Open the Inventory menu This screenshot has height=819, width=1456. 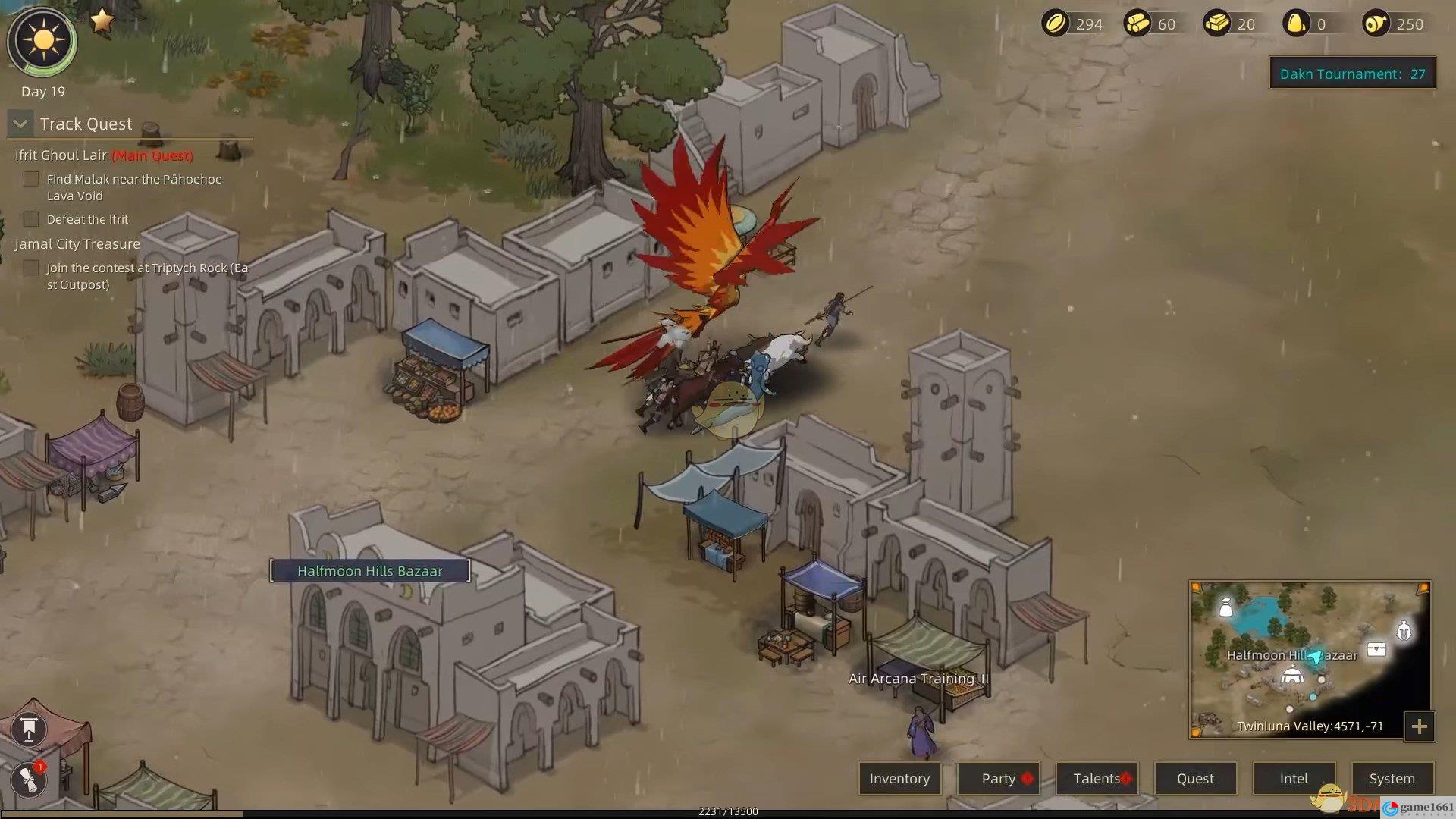pyautogui.click(x=899, y=778)
